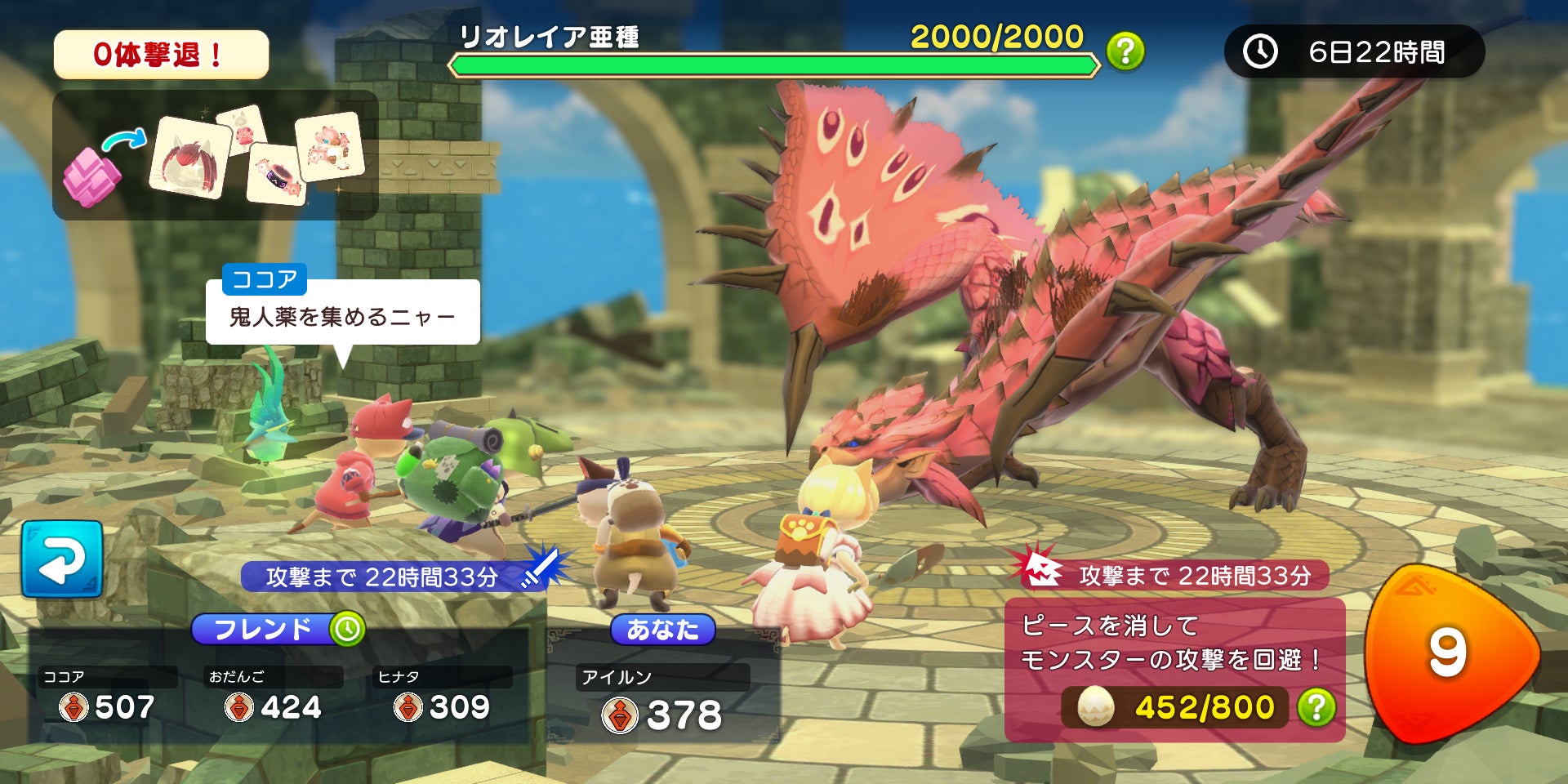This screenshot has height=784, width=1568.
Task: Tap the blue back arrow button
Action: point(62,559)
